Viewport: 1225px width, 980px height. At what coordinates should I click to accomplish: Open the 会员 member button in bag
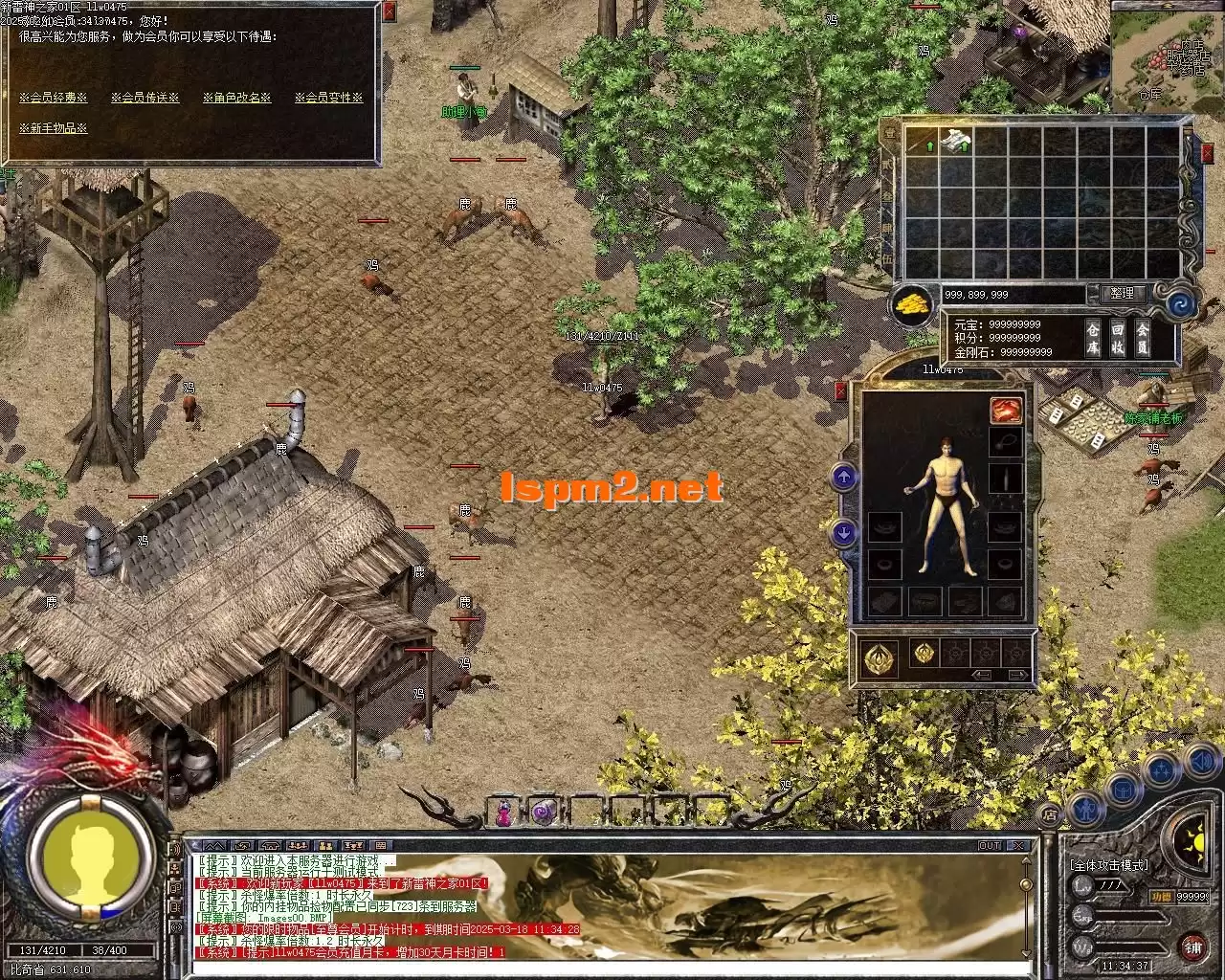point(1142,338)
